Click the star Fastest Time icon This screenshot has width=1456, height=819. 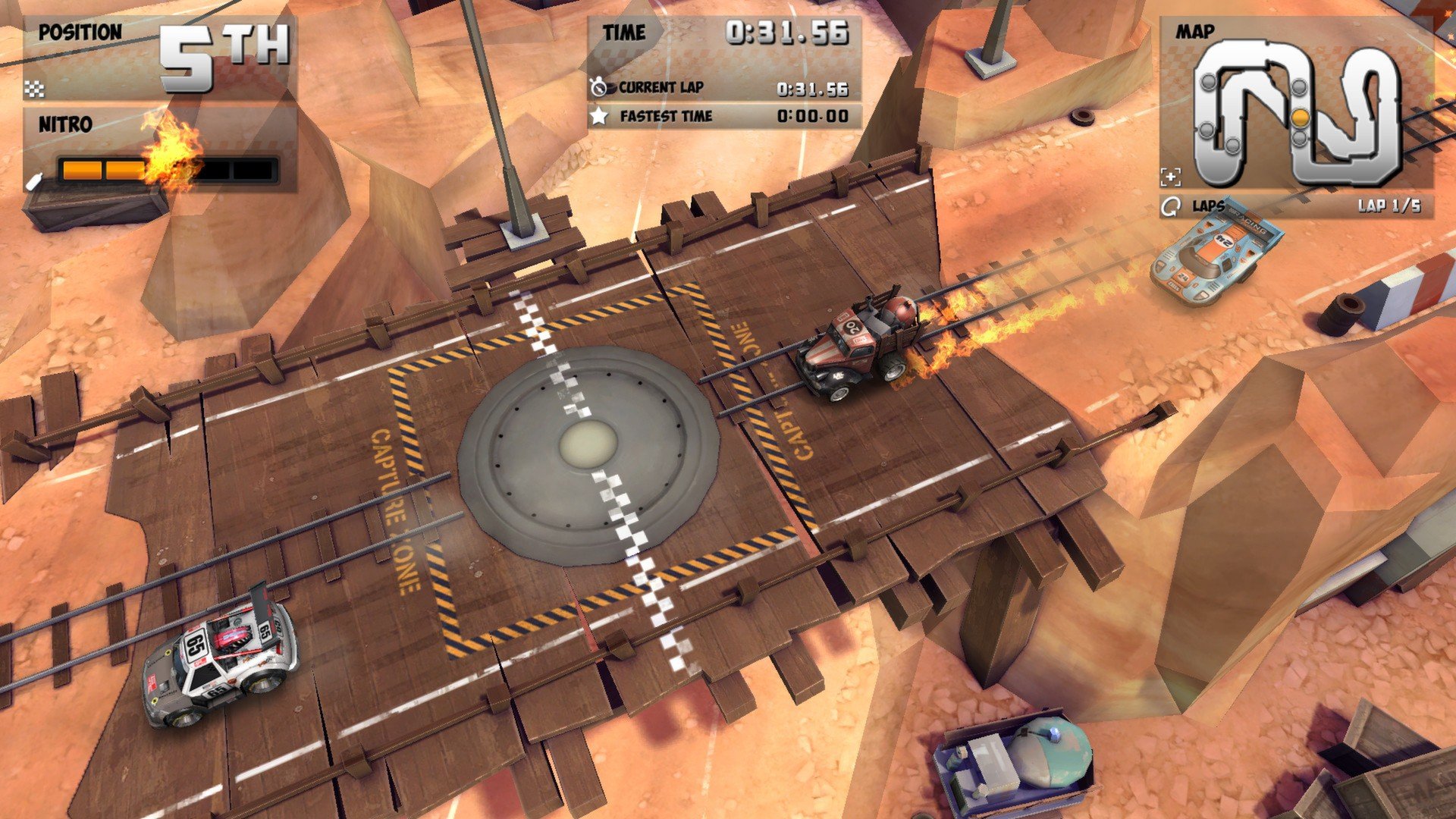[x=600, y=115]
